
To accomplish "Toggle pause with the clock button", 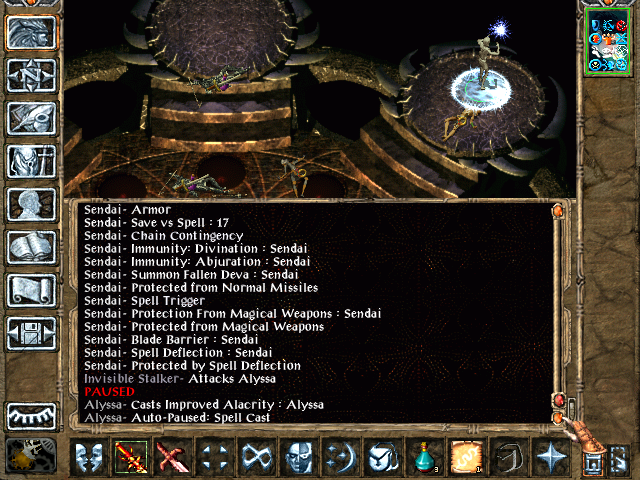I will tap(28, 457).
